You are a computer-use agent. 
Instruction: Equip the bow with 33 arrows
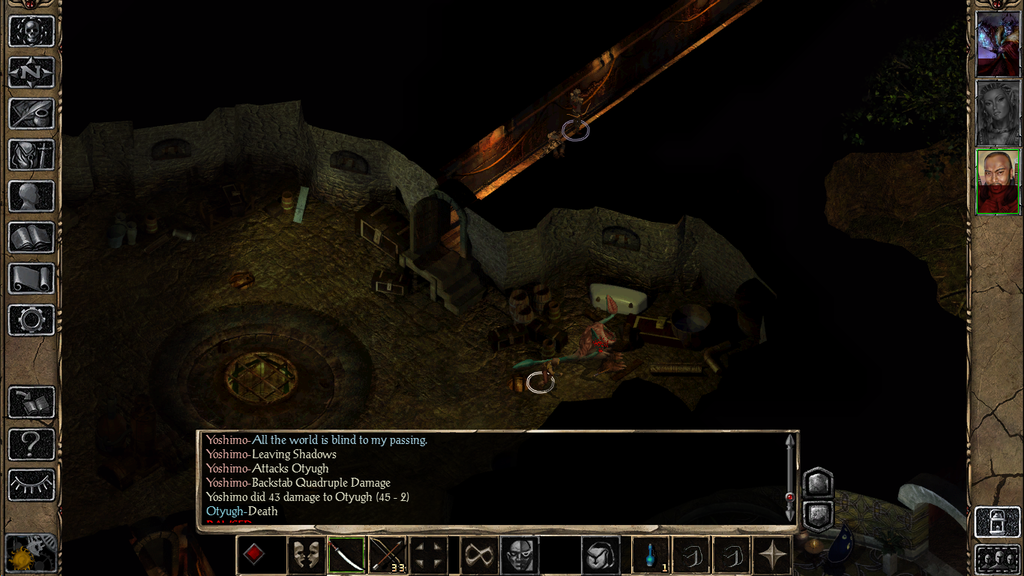coord(388,555)
